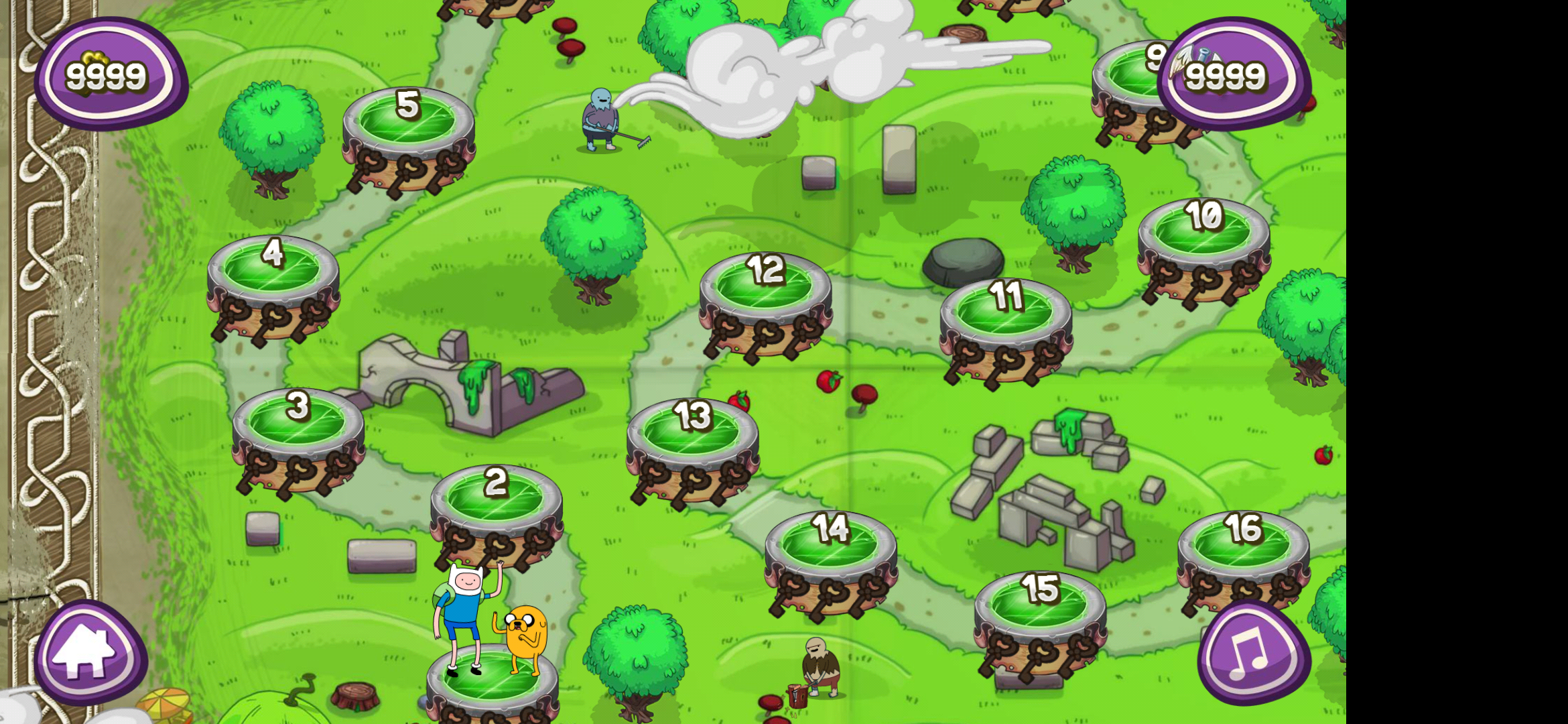
Task: Go to the home screen button
Action: (90, 652)
